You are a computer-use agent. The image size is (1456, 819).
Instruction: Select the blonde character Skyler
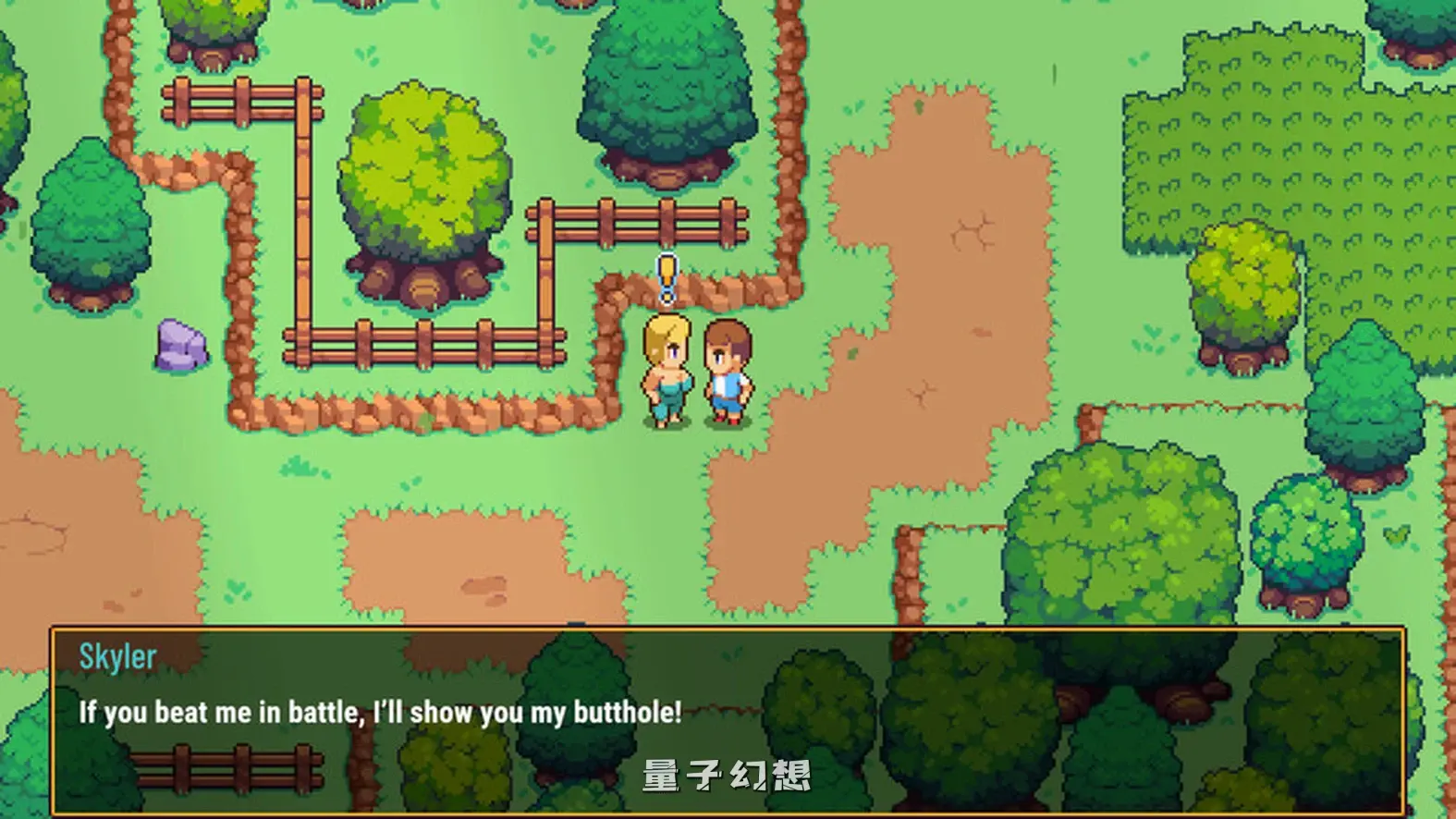point(667,370)
